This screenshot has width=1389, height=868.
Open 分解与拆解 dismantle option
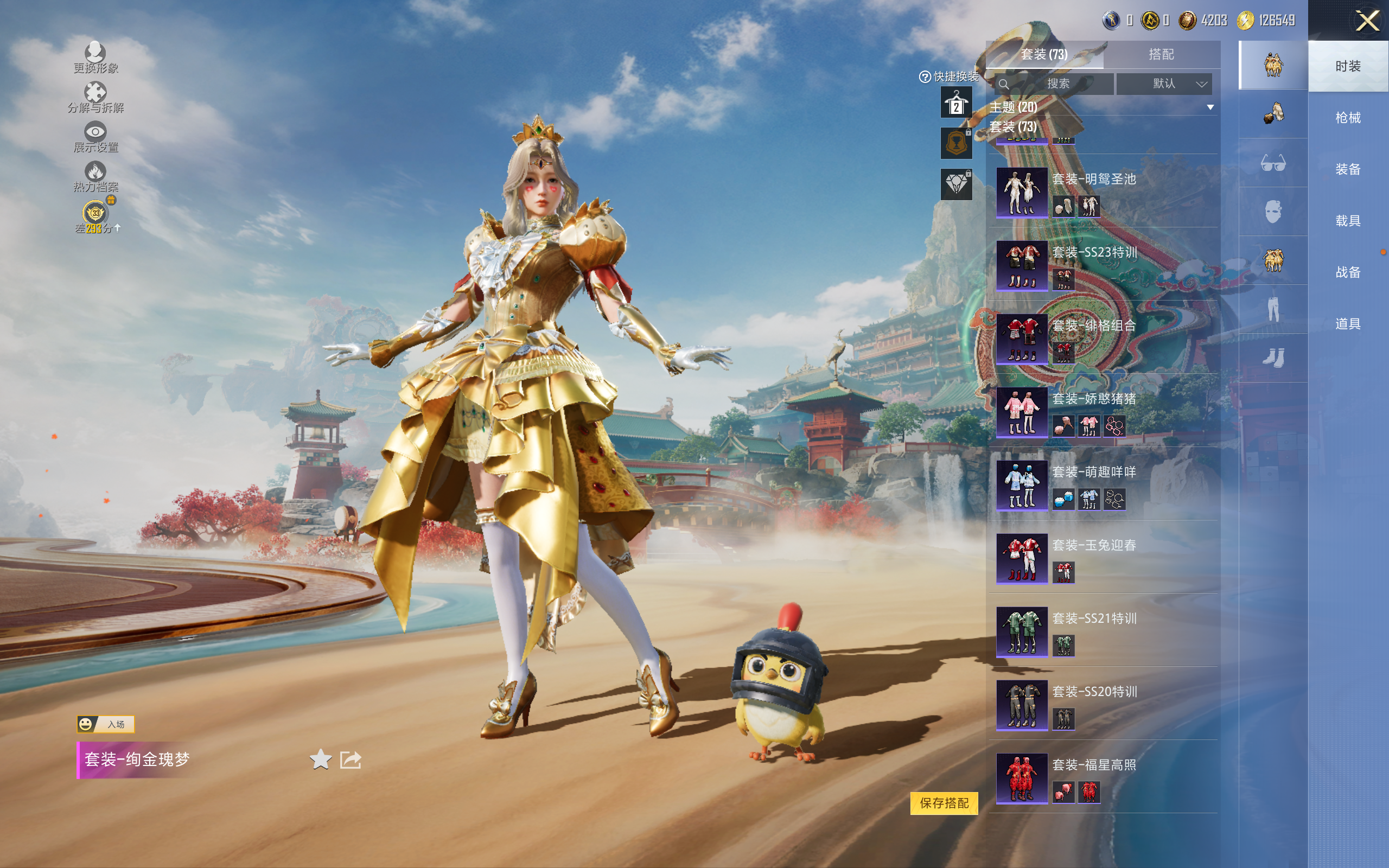click(x=95, y=98)
